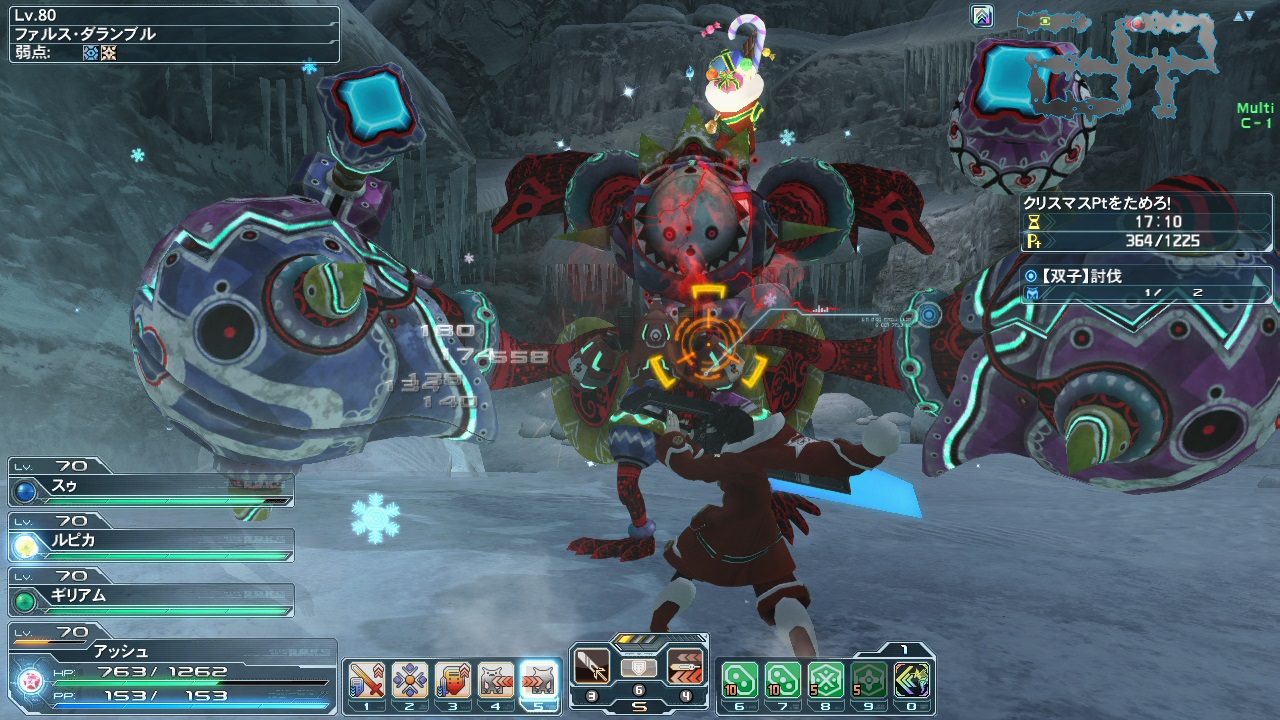This screenshot has width=1280, height=720.
Task: Select party member ルビカ
Action: click(x=150, y=541)
